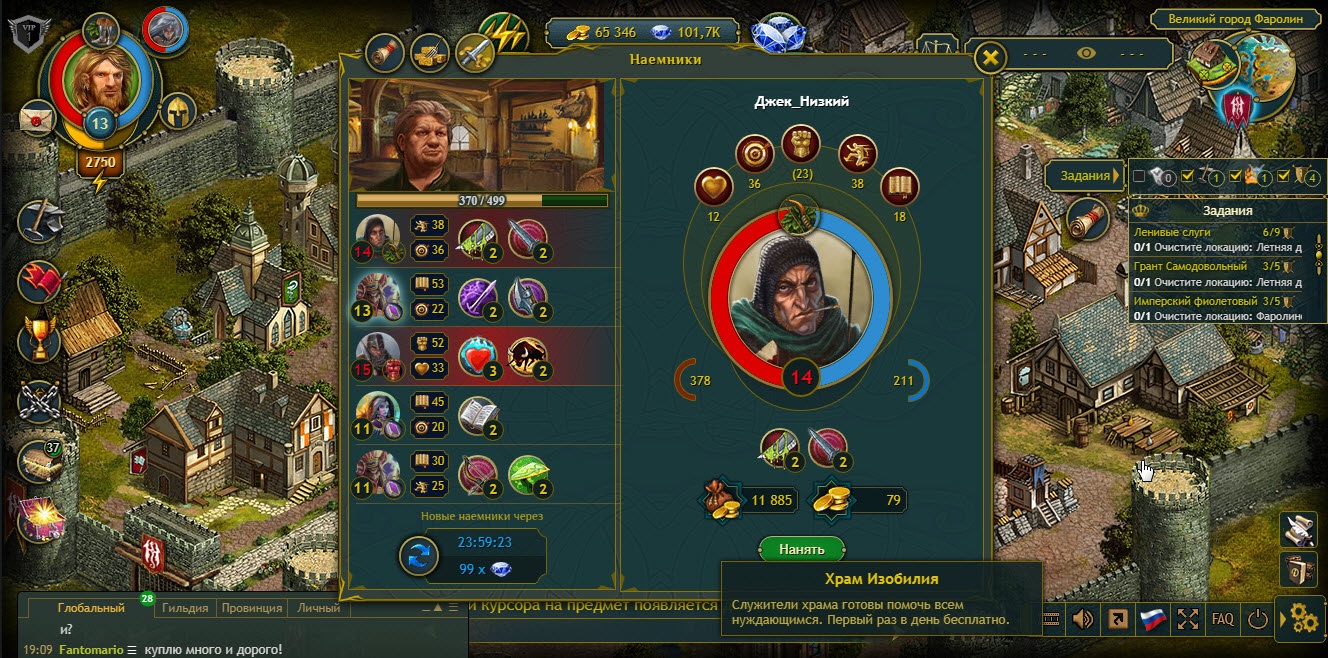
Task: Open the FAQ help page
Action: coord(1222,619)
